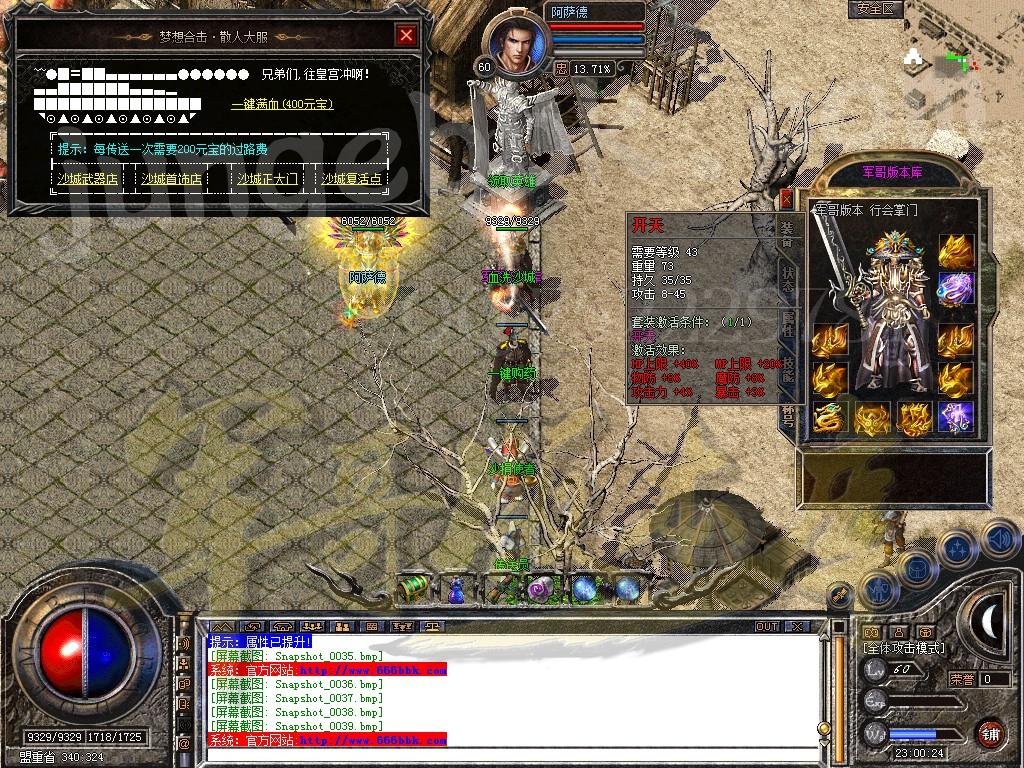This screenshot has height=768, width=1024.
Task: Click the golden dragon equipment slot
Action: [x=829, y=418]
